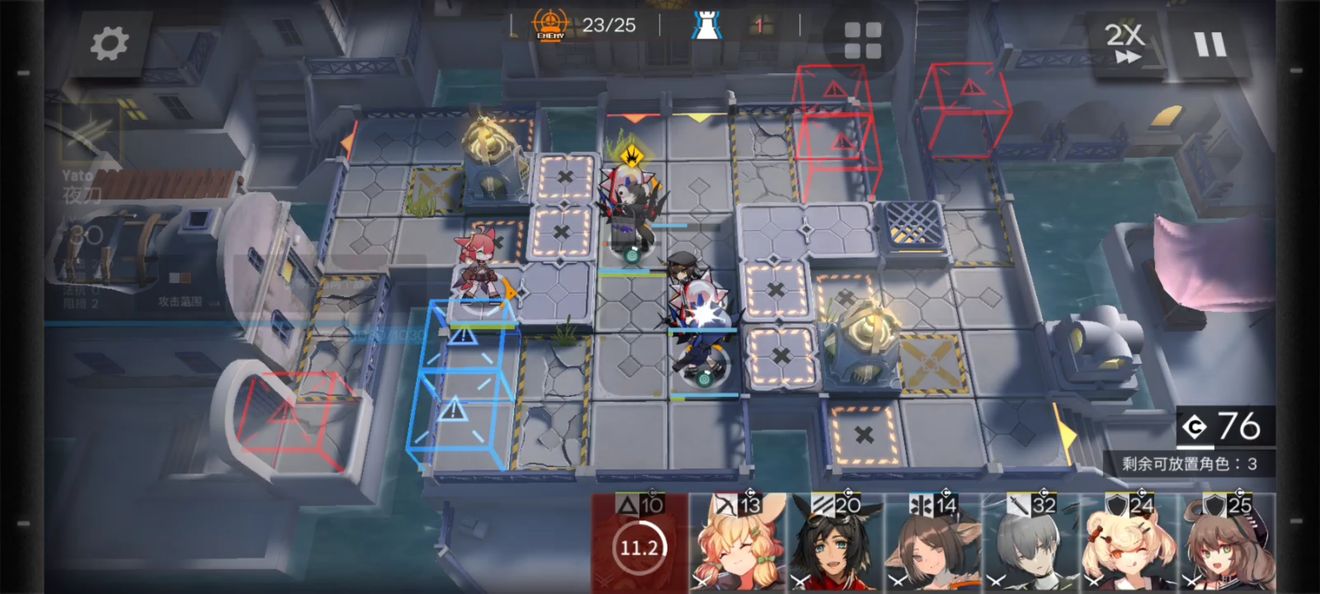This screenshot has height=594, width=1320.
Task: Select the cost 24 blonde defender card
Action: click(1129, 545)
